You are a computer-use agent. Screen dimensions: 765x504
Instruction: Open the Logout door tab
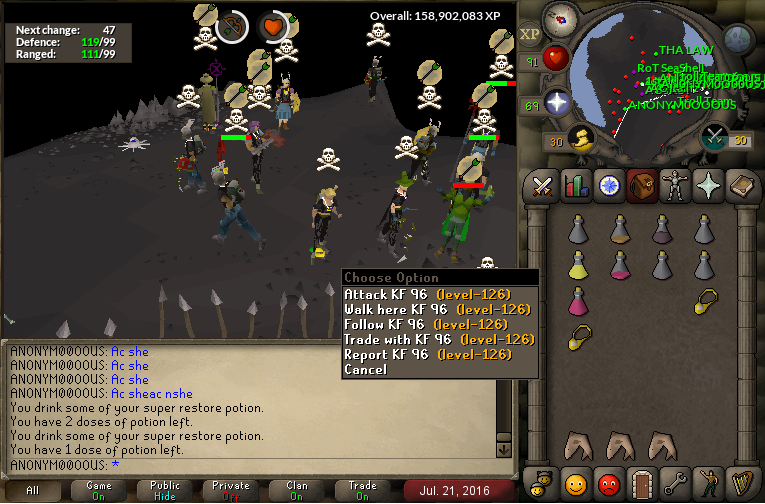tap(641, 483)
